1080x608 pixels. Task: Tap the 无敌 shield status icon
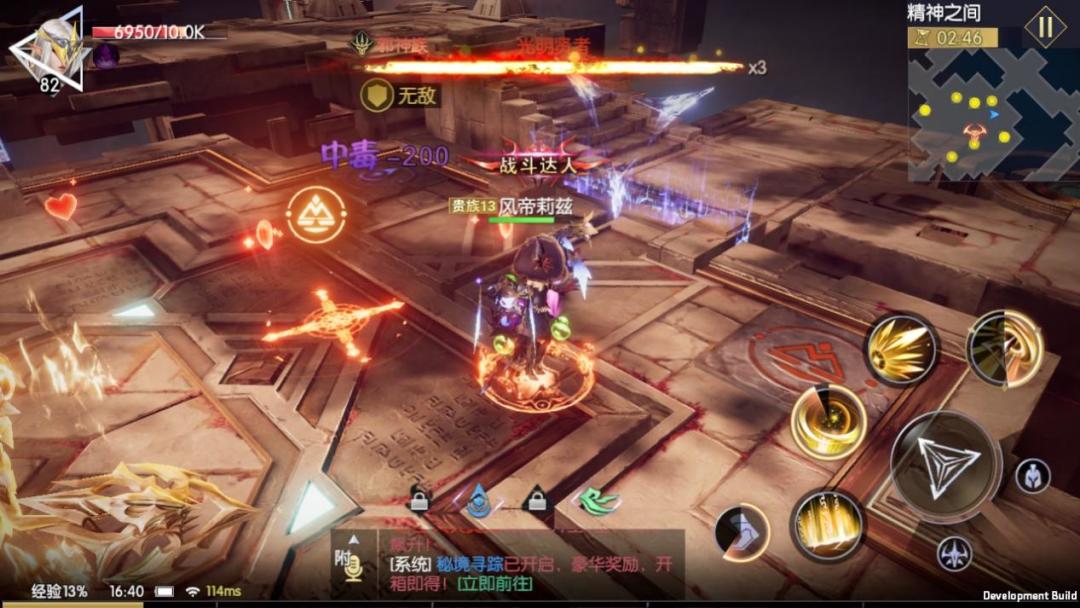(377, 95)
